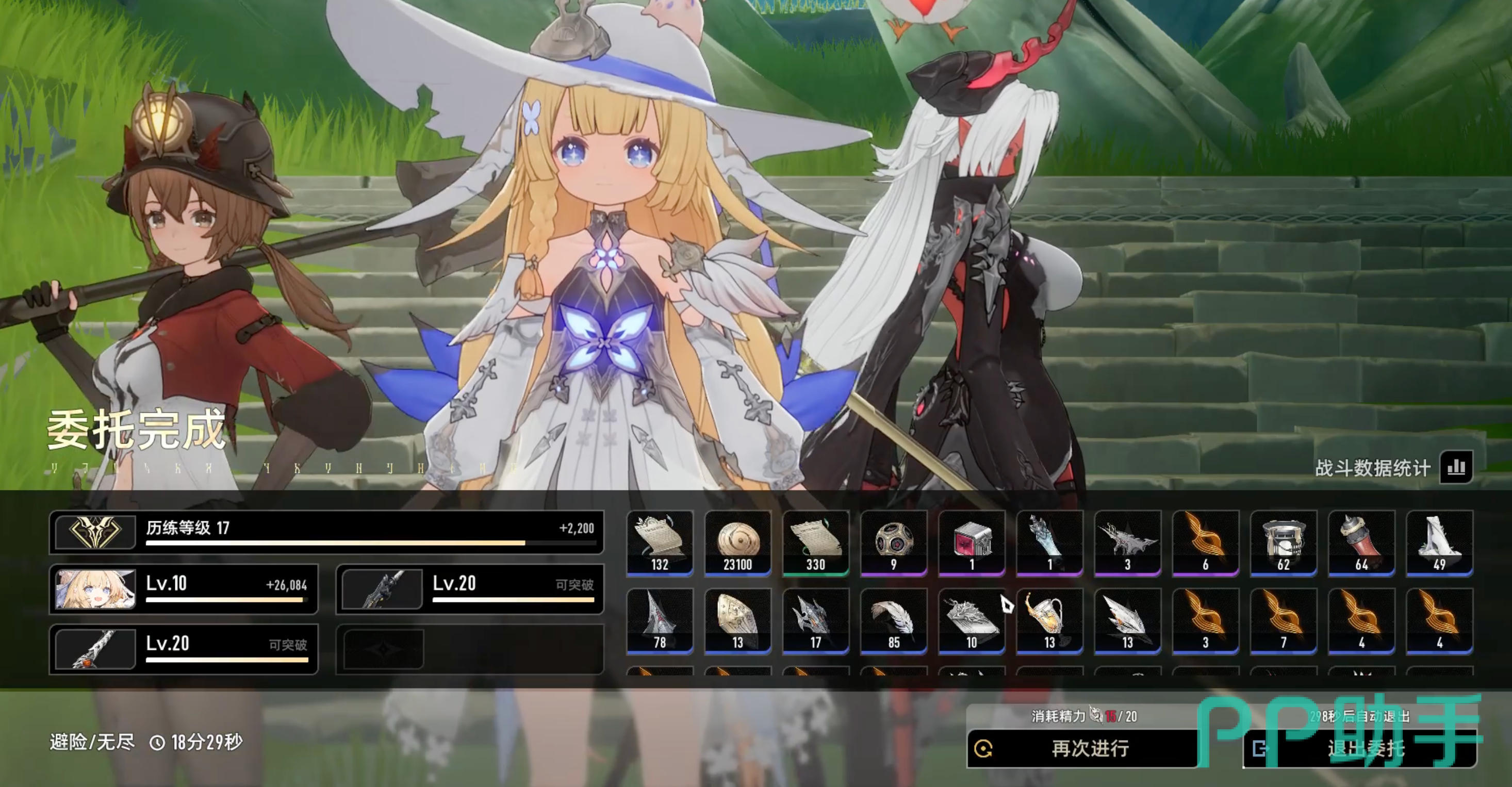Image resolution: width=1512 pixels, height=787 pixels.
Task: Open the battle statistics chart button
Action: coord(1456,467)
